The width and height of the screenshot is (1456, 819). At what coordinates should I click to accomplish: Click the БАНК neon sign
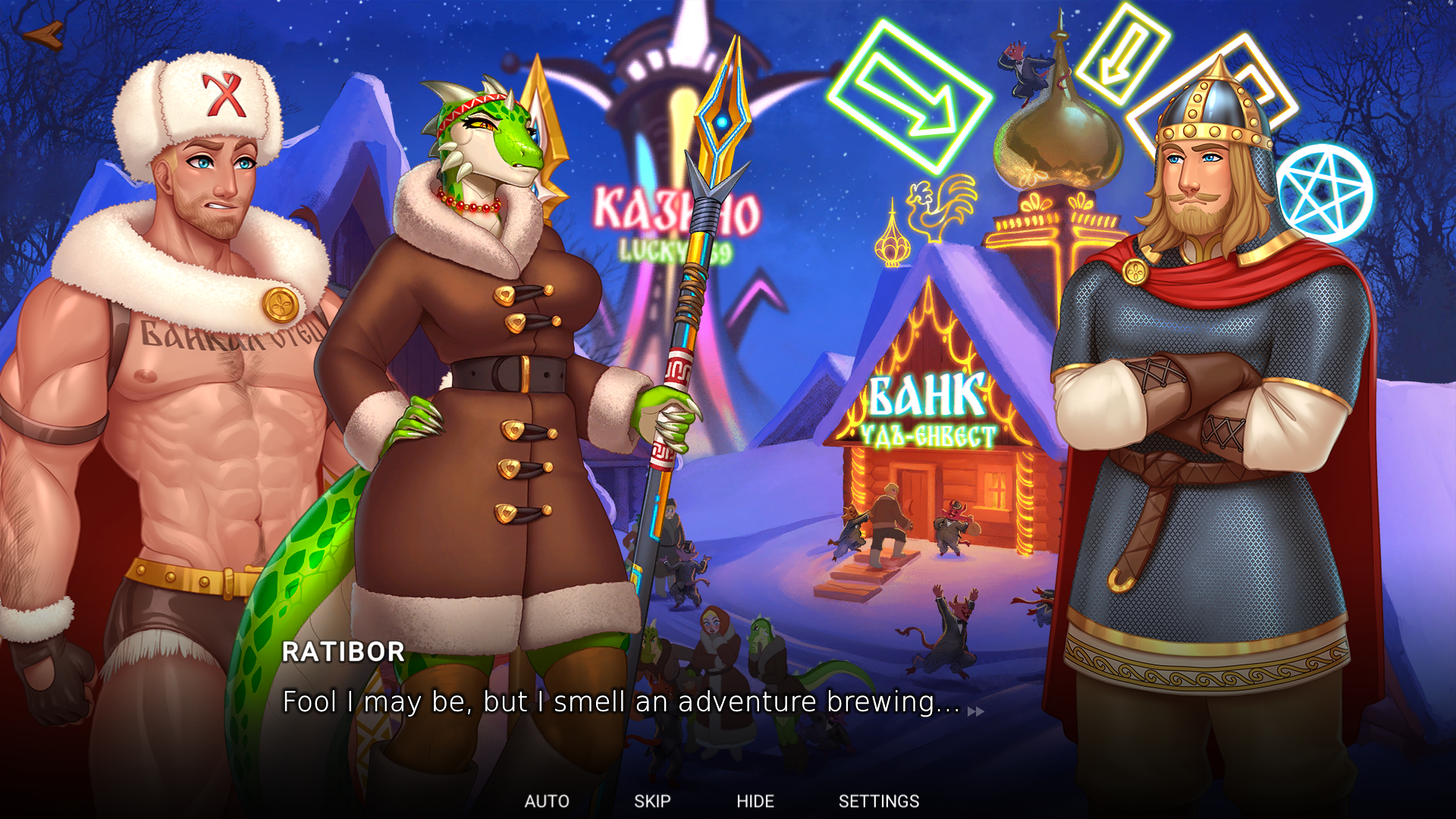[927, 394]
